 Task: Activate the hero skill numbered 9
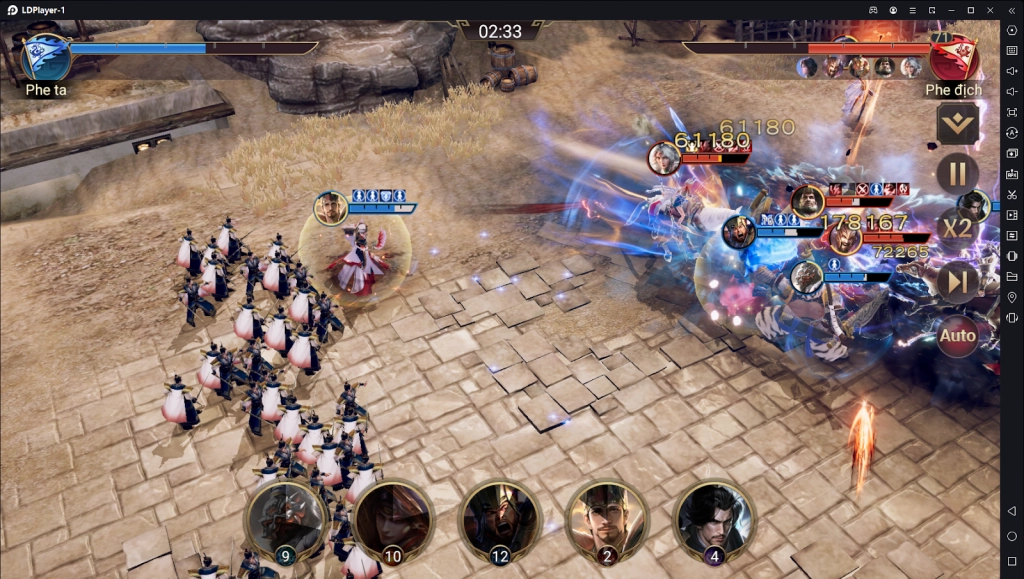(285, 520)
